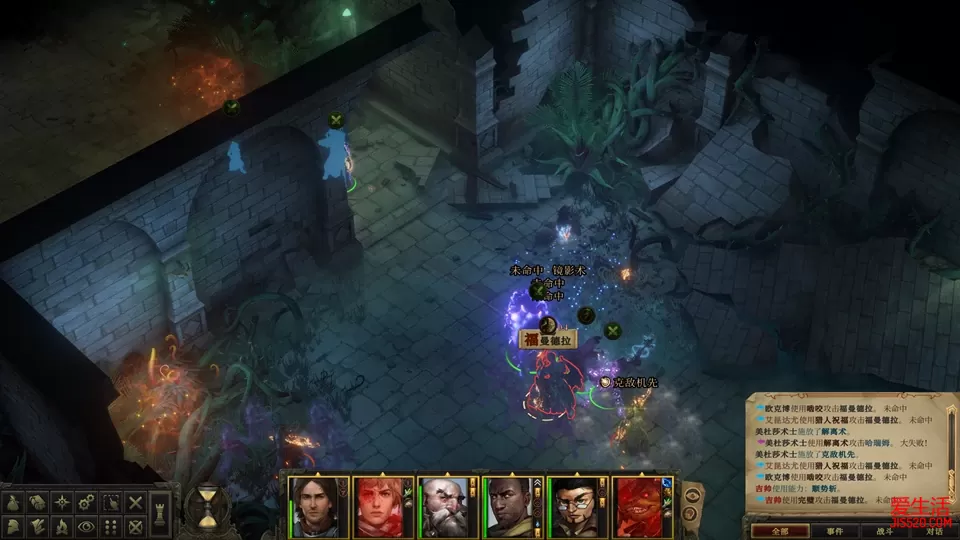Click the compass star map icon

[63, 501]
